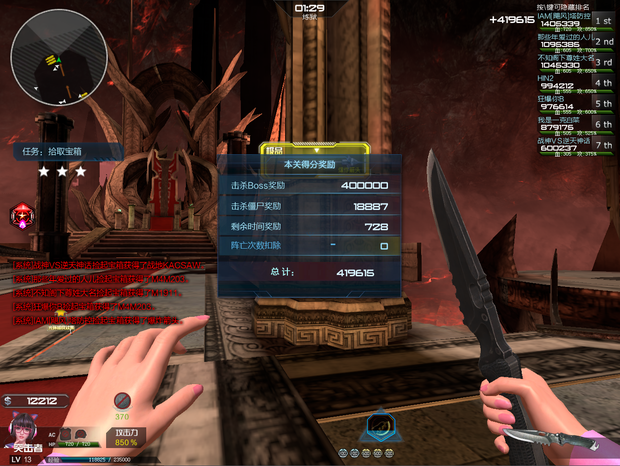Click the circular minimap radar

tap(46, 59)
